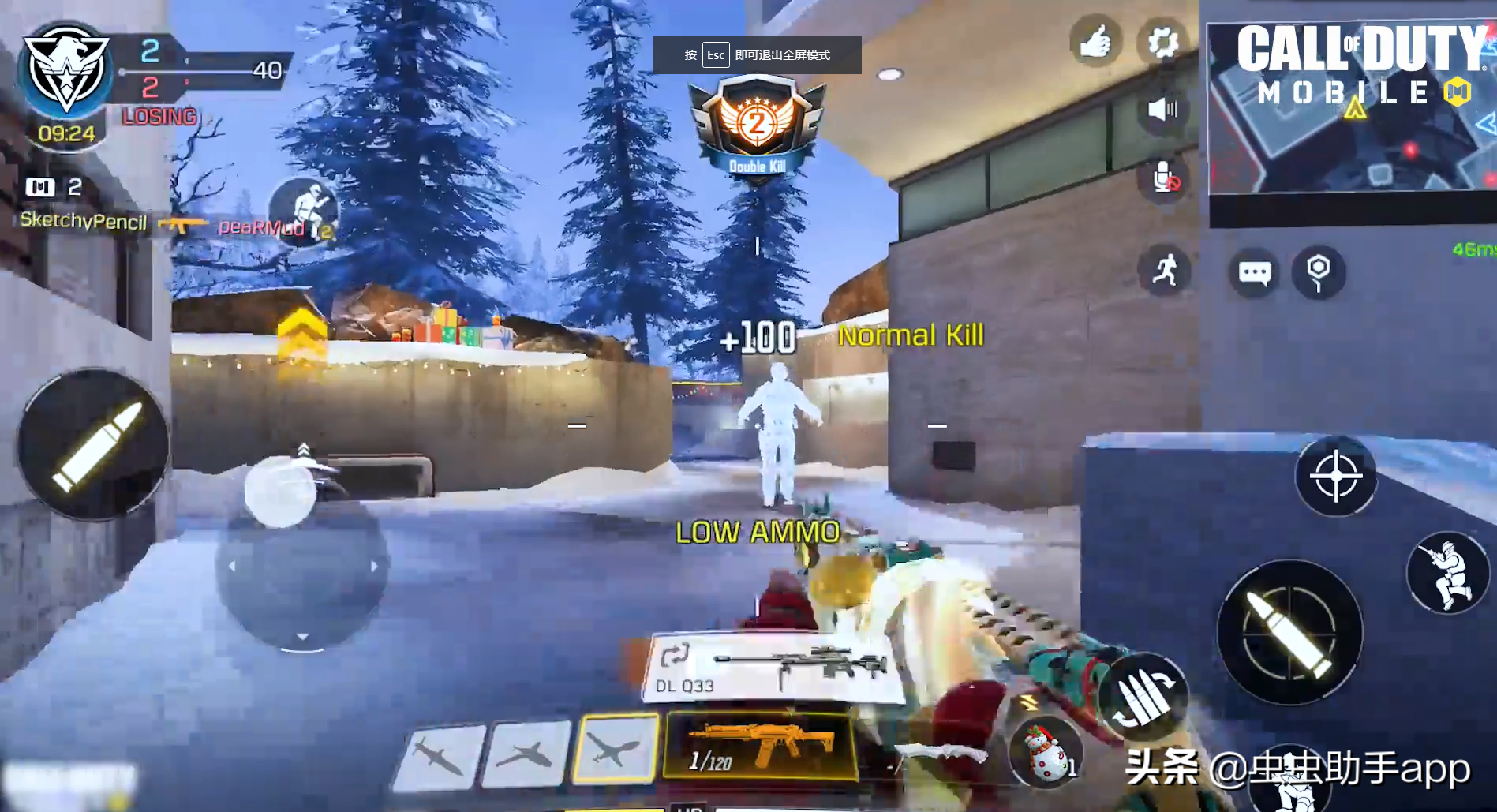Toggle the speaker sound icon

pyautogui.click(x=1162, y=109)
